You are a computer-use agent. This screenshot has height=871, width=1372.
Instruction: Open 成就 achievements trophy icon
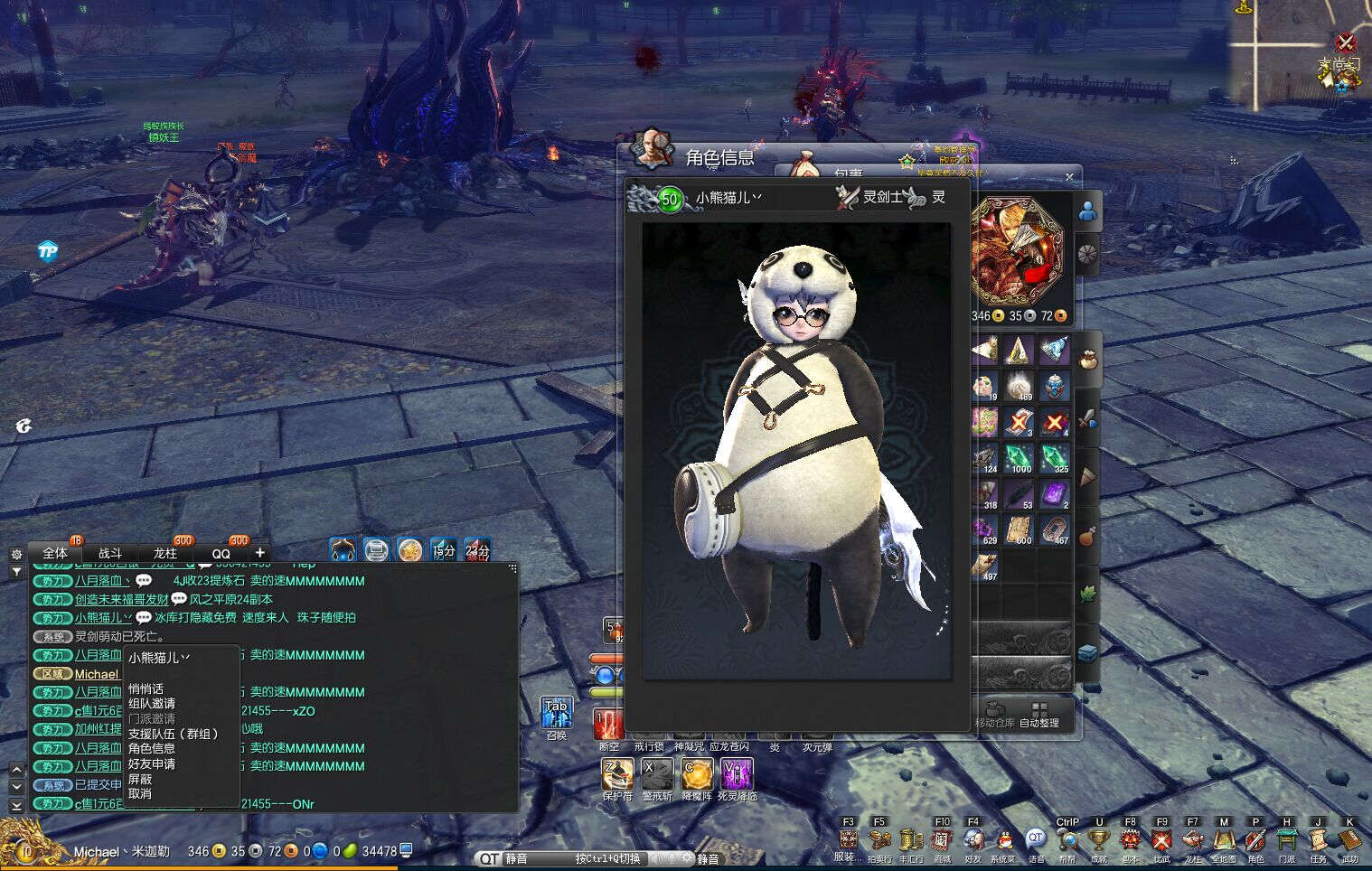1099,842
